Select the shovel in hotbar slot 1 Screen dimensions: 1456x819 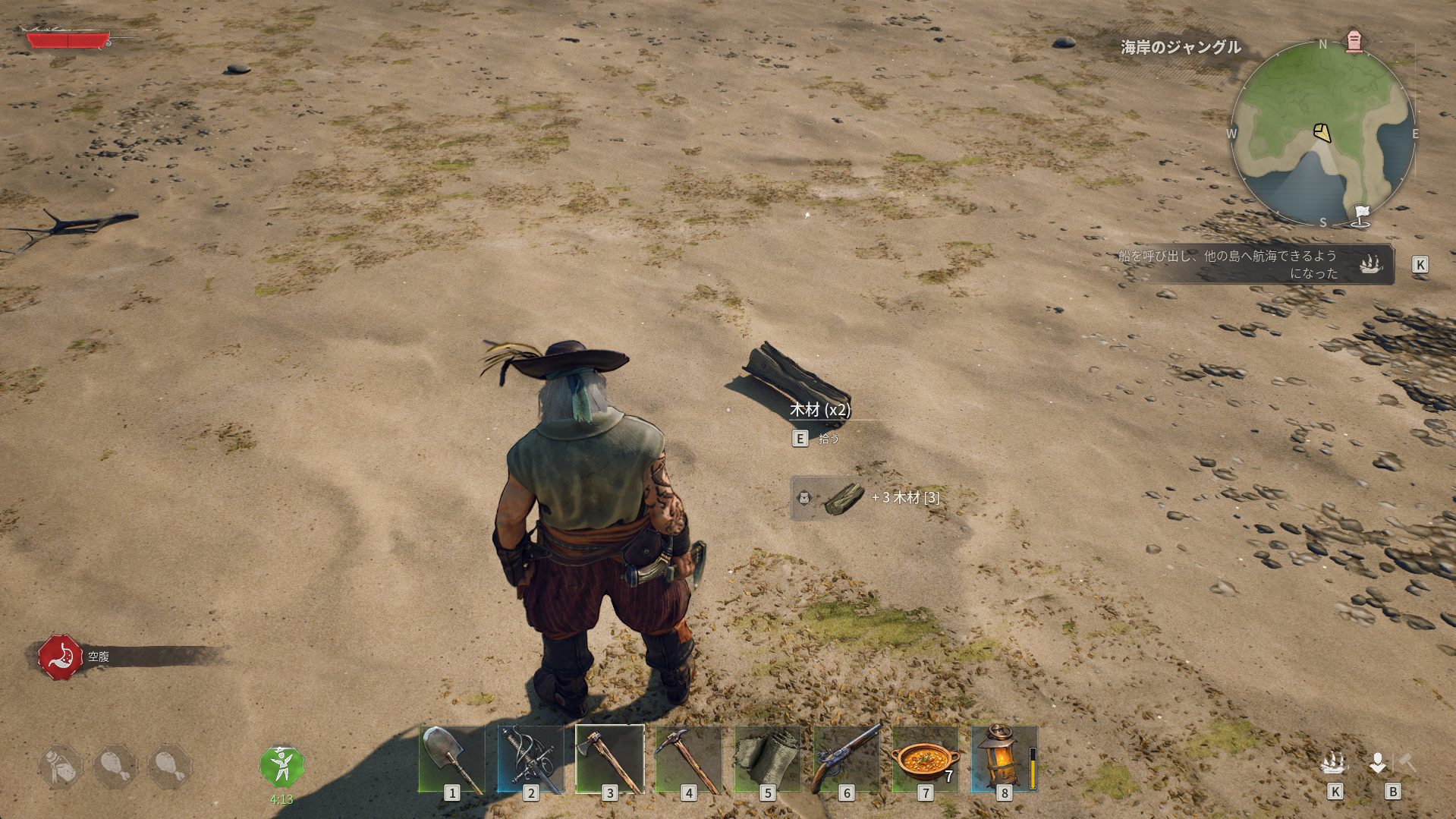coord(452,759)
